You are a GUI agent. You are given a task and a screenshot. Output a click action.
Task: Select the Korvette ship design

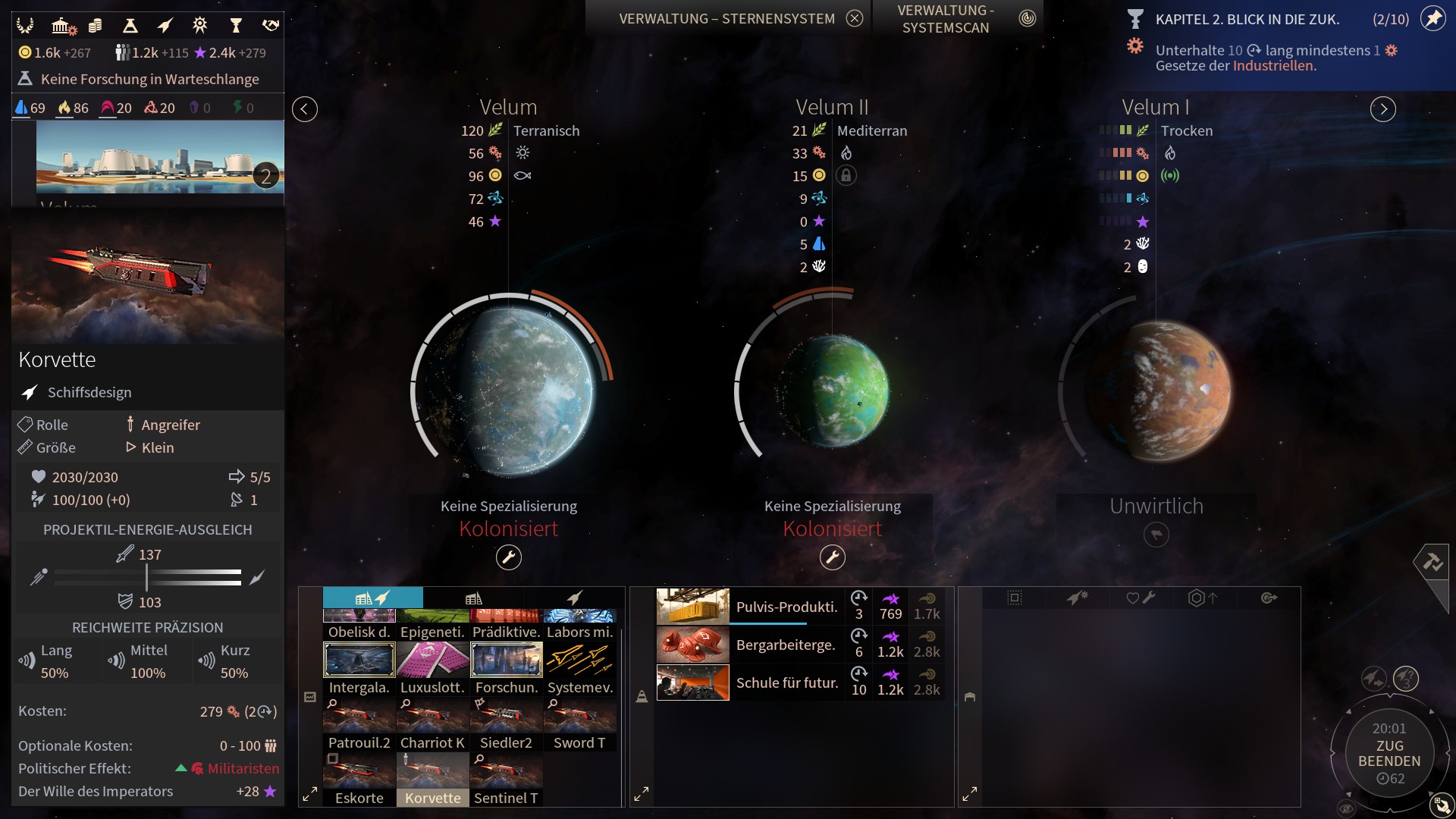432,780
